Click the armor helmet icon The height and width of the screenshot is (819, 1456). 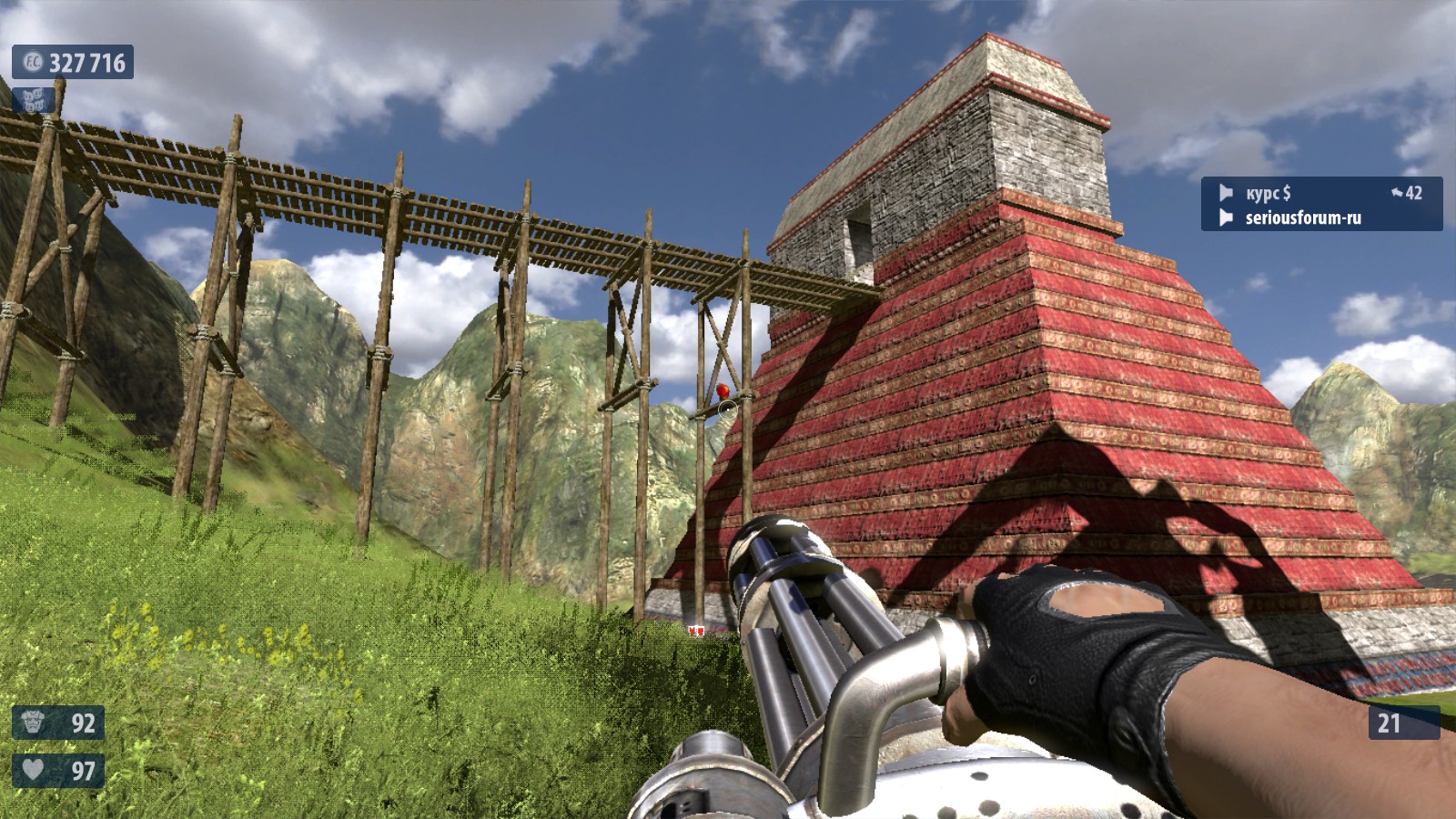tap(34, 723)
